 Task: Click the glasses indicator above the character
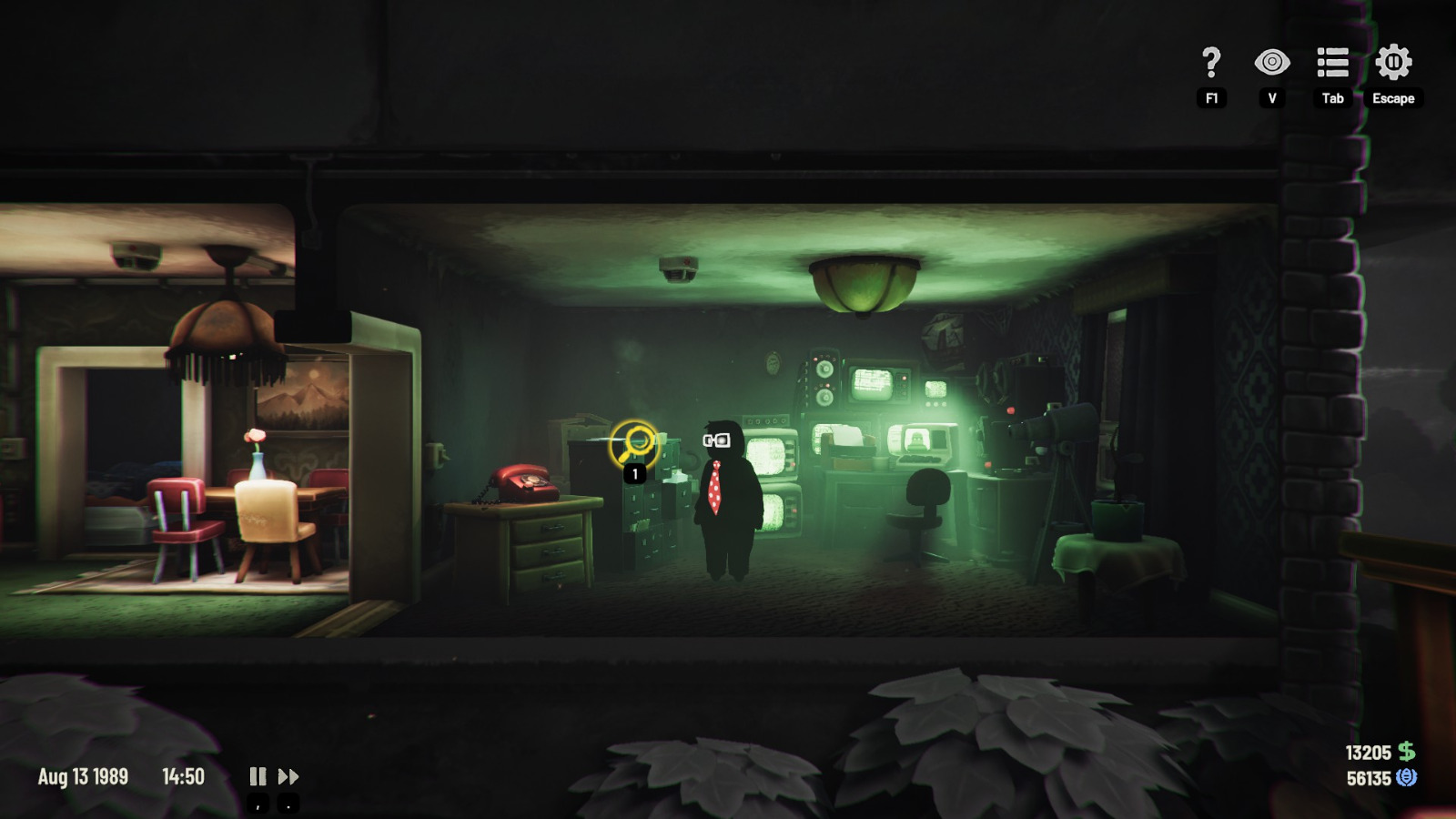pyautogui.click(x=718, y=440)
